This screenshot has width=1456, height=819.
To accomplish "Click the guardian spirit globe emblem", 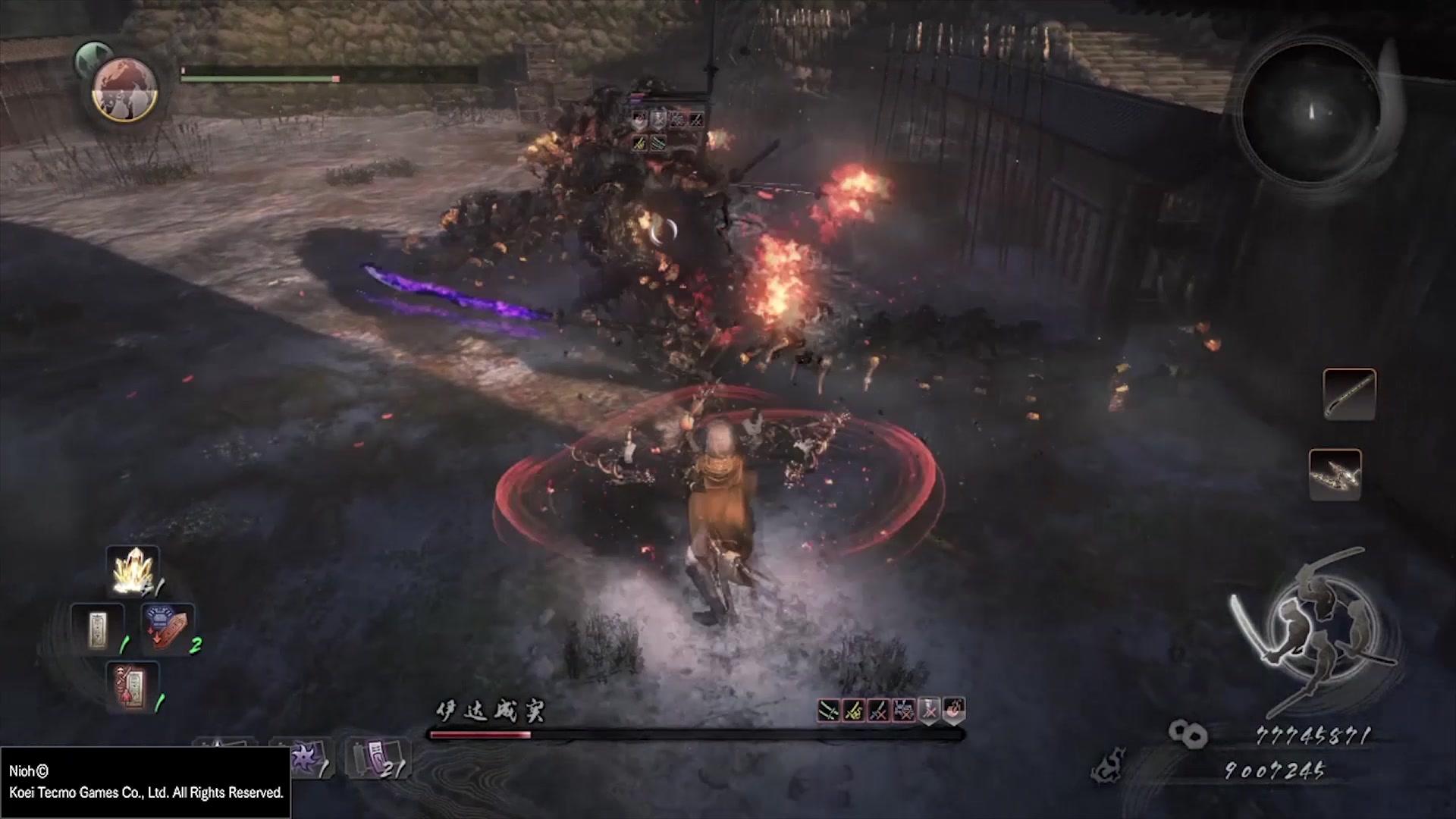I will point(124,89).
